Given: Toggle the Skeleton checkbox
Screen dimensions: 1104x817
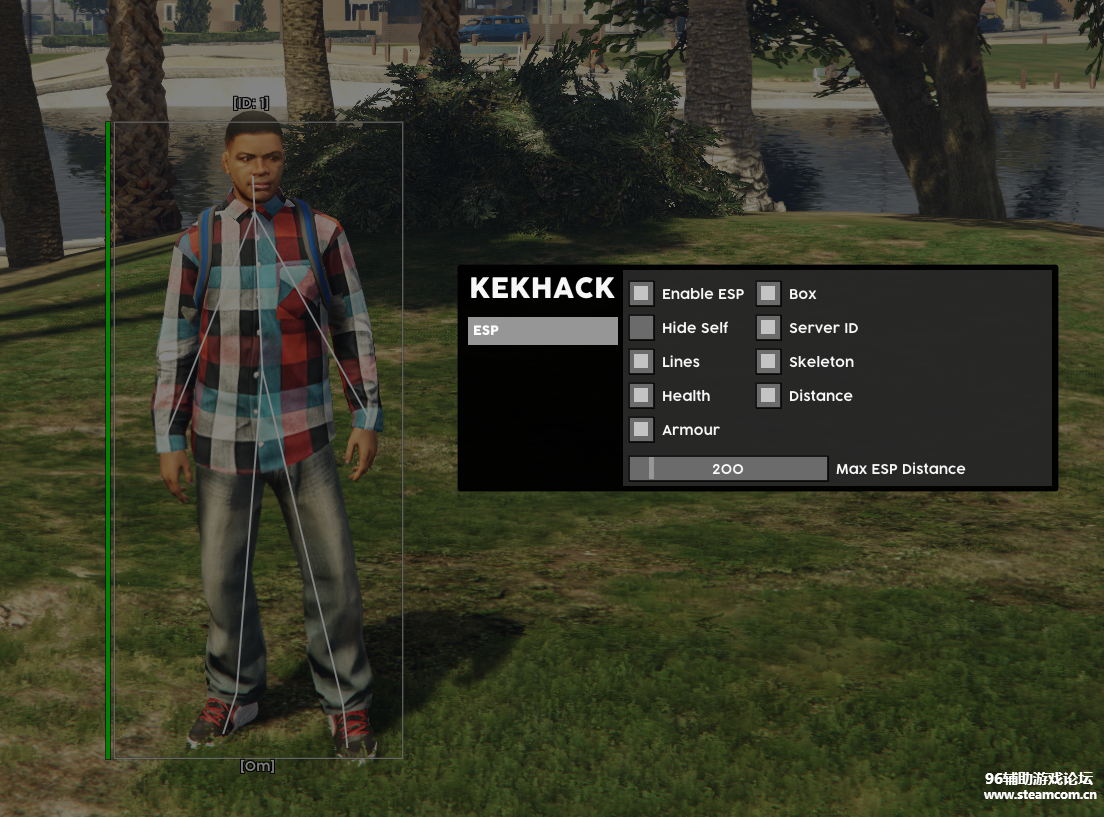Looking at the screenshot, I should click(x=768, y=362).
